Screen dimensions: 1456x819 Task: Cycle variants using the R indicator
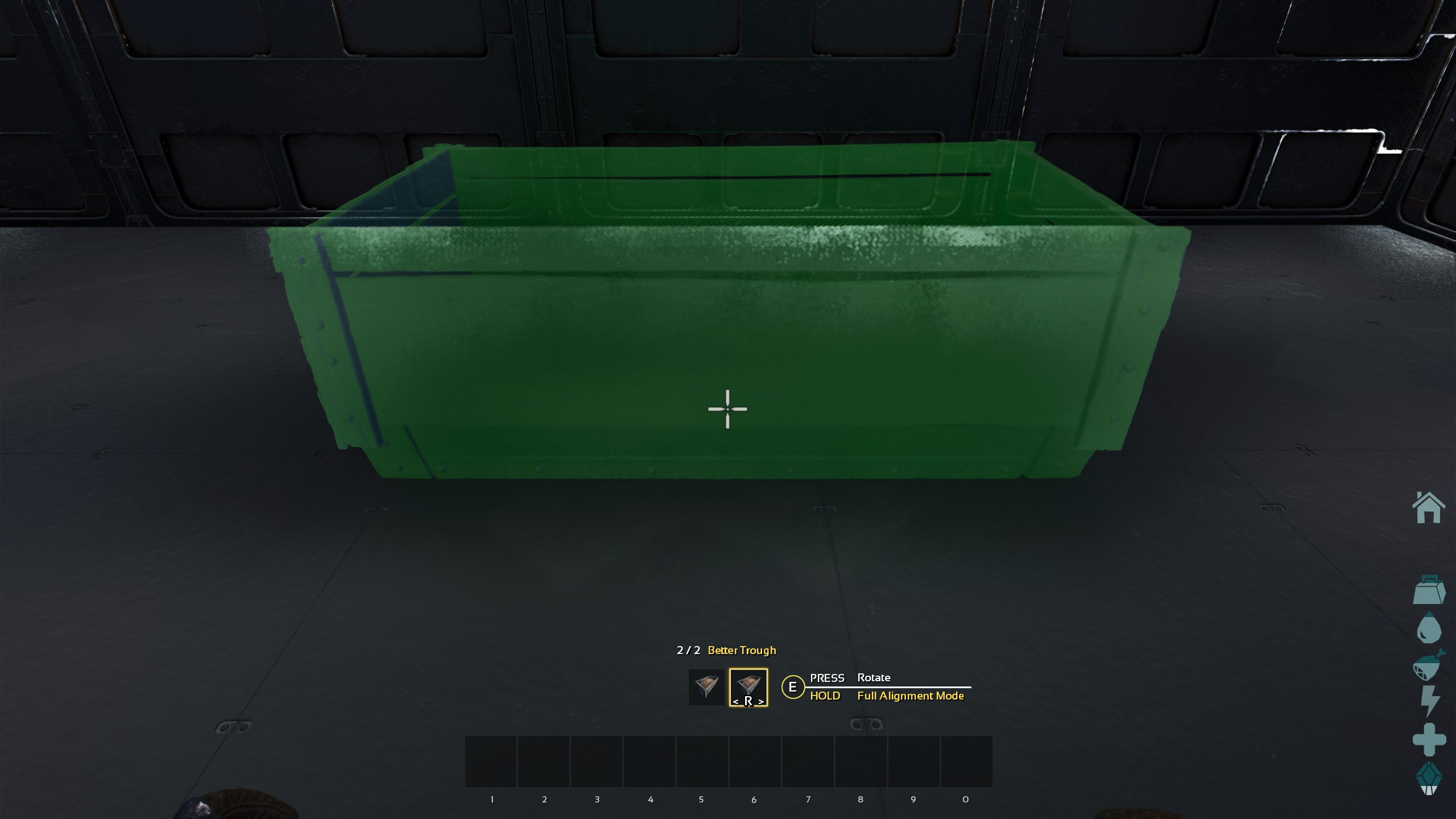pyautogui.click(x=748, y=701)
